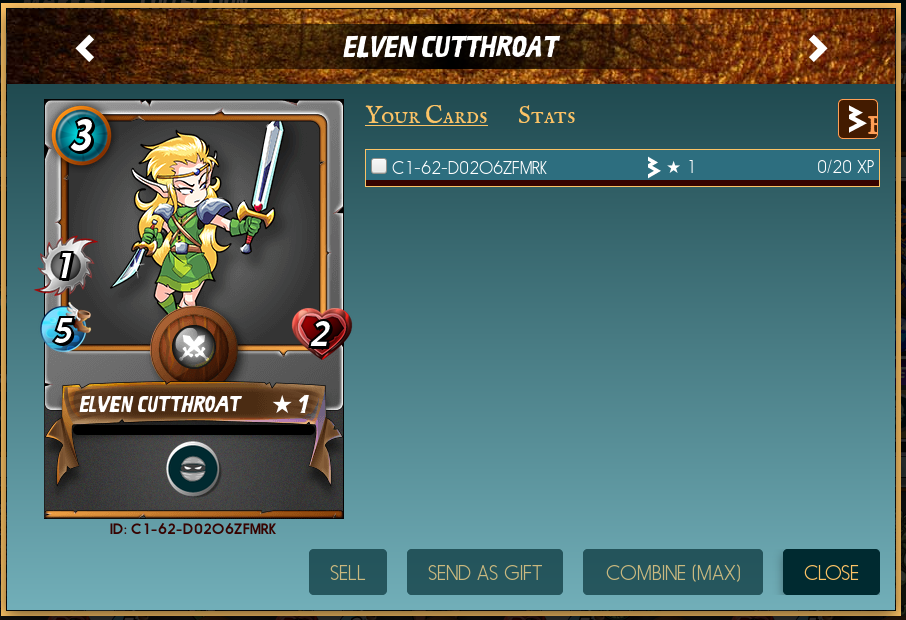
Task: Activate the Combine (Max) button
Action: pyautogui.click(x=673, y=572)
